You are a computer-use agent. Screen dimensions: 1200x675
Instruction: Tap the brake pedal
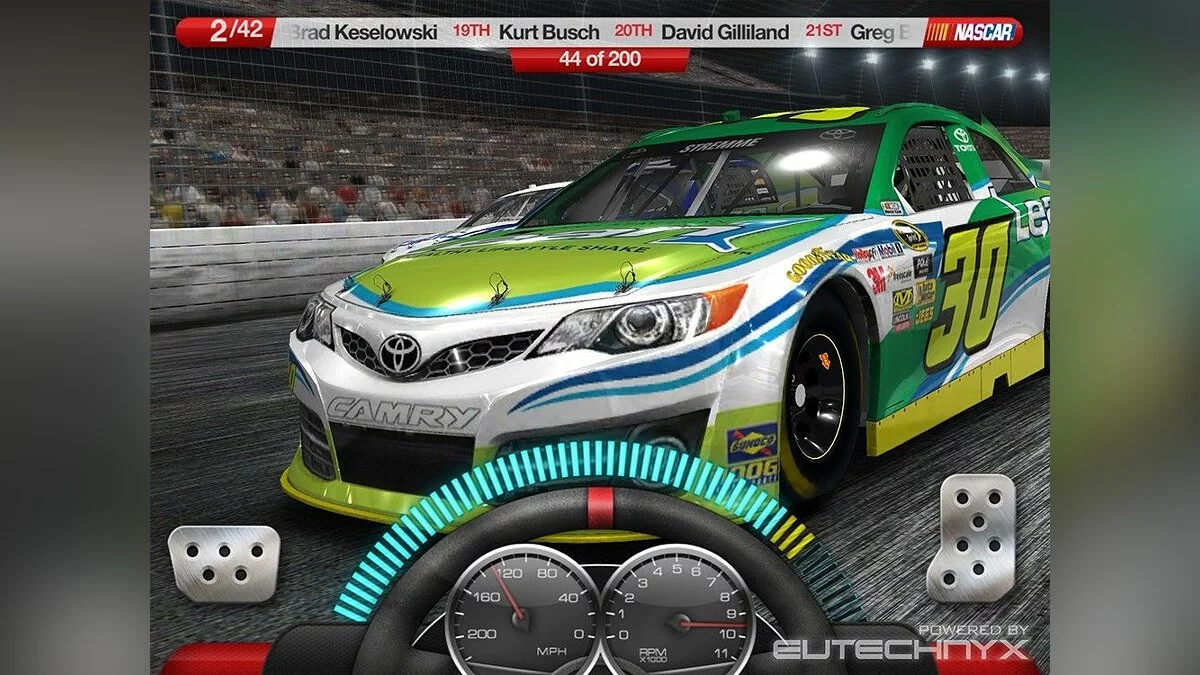point(223,563)
